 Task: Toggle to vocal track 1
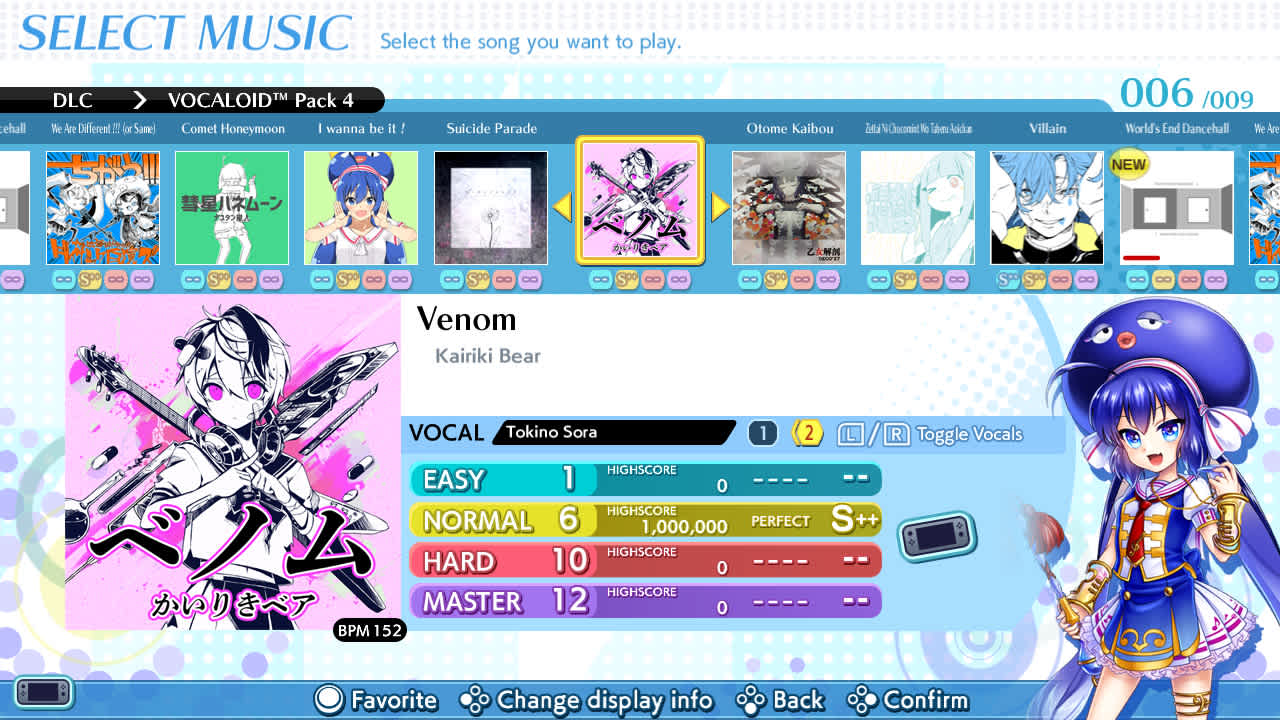point(761,432)
